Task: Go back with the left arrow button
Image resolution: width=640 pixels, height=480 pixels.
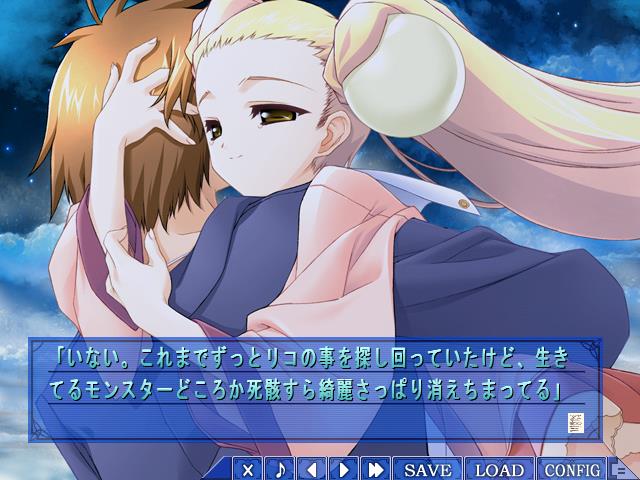Action: coord(313,469)
